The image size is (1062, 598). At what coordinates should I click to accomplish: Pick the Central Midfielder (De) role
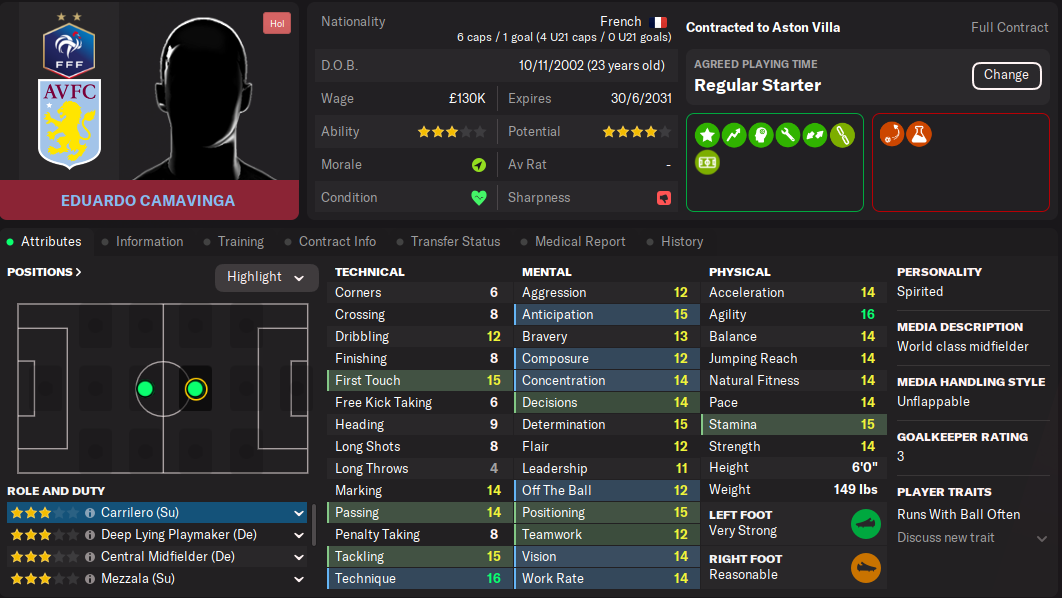coord(157,557)
